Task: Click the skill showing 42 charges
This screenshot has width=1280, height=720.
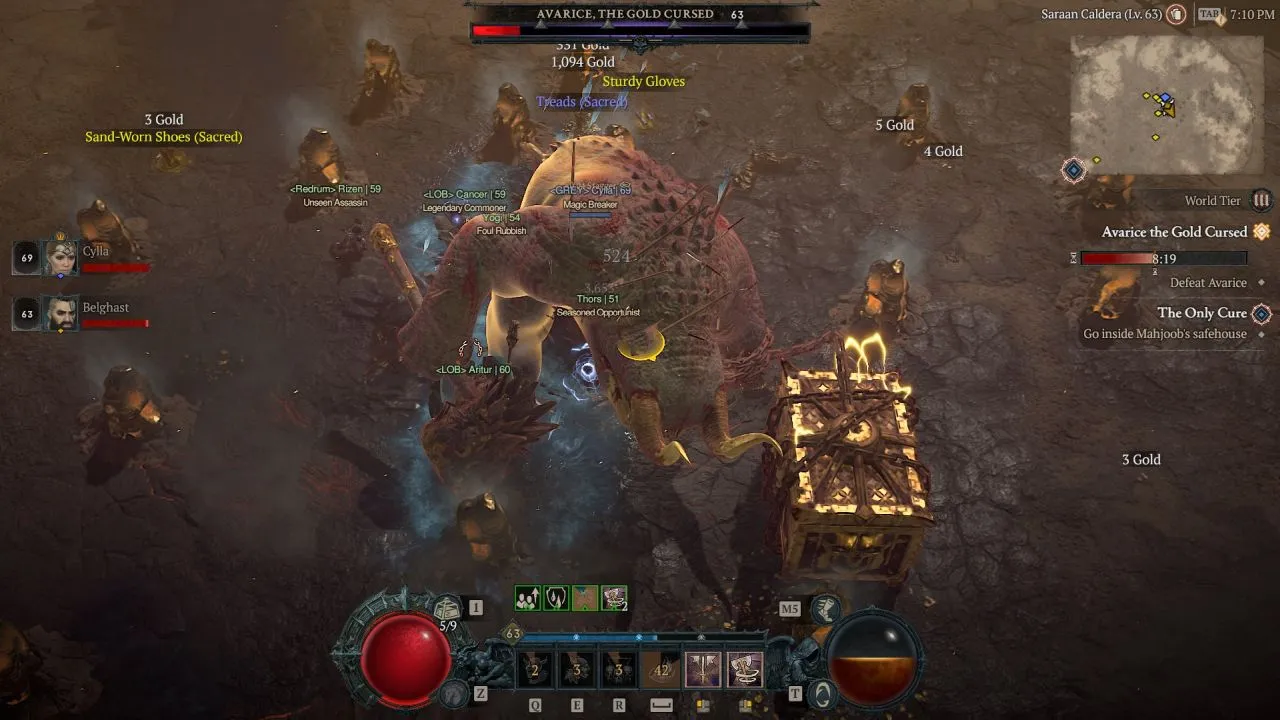Action: click(x=663, y=668)
